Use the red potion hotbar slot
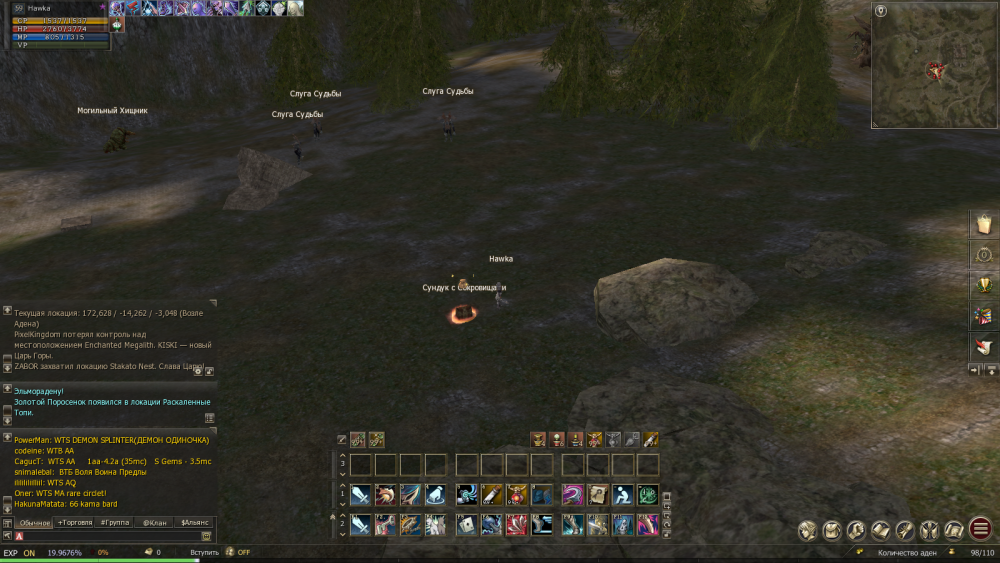The width and height of the screenshot is (1000, 563). pyautogui.click(x=517, y=494)
